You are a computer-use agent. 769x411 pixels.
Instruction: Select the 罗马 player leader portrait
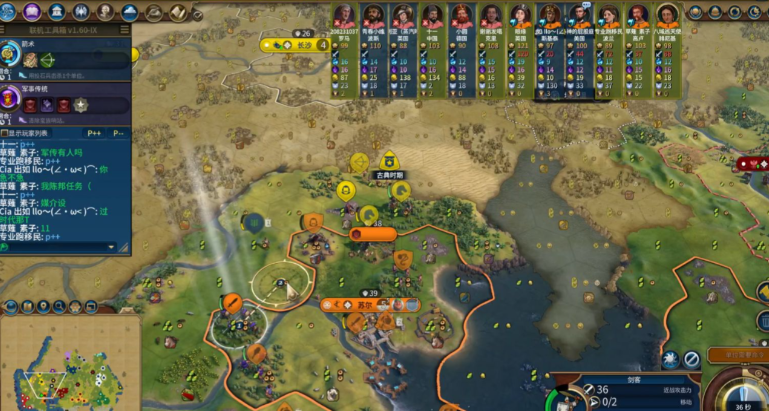[x=344, y=17]
